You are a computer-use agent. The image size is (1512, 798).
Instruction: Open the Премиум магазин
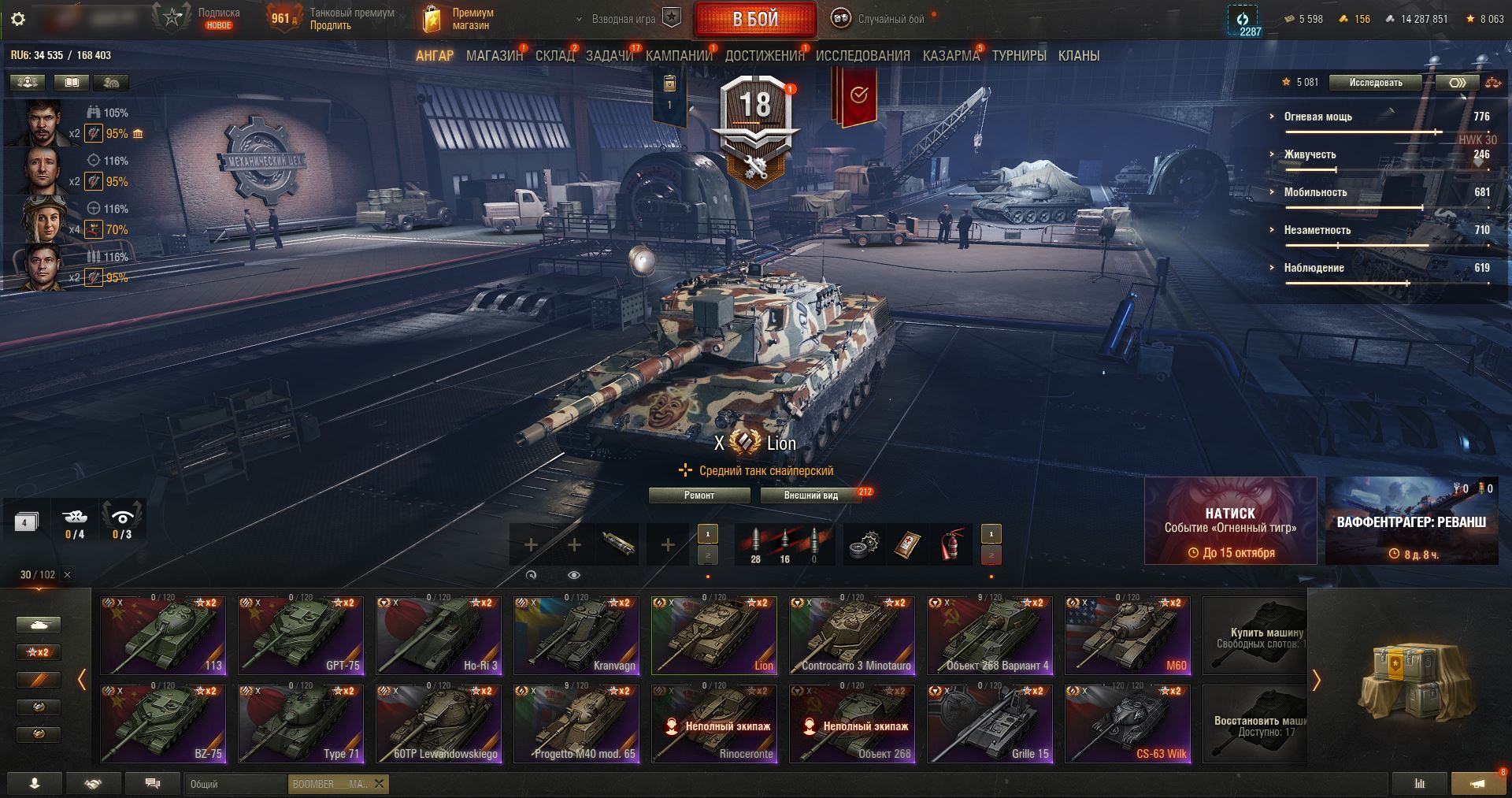460,20
